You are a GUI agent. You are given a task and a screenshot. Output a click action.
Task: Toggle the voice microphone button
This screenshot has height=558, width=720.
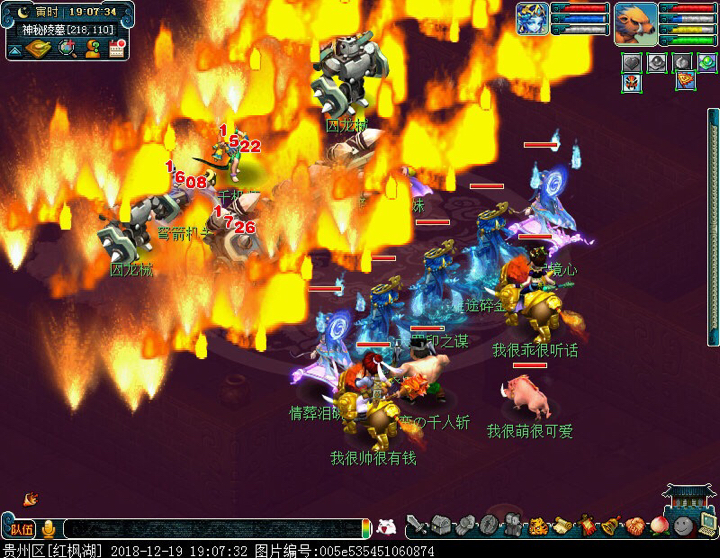[x=48, y=528]
